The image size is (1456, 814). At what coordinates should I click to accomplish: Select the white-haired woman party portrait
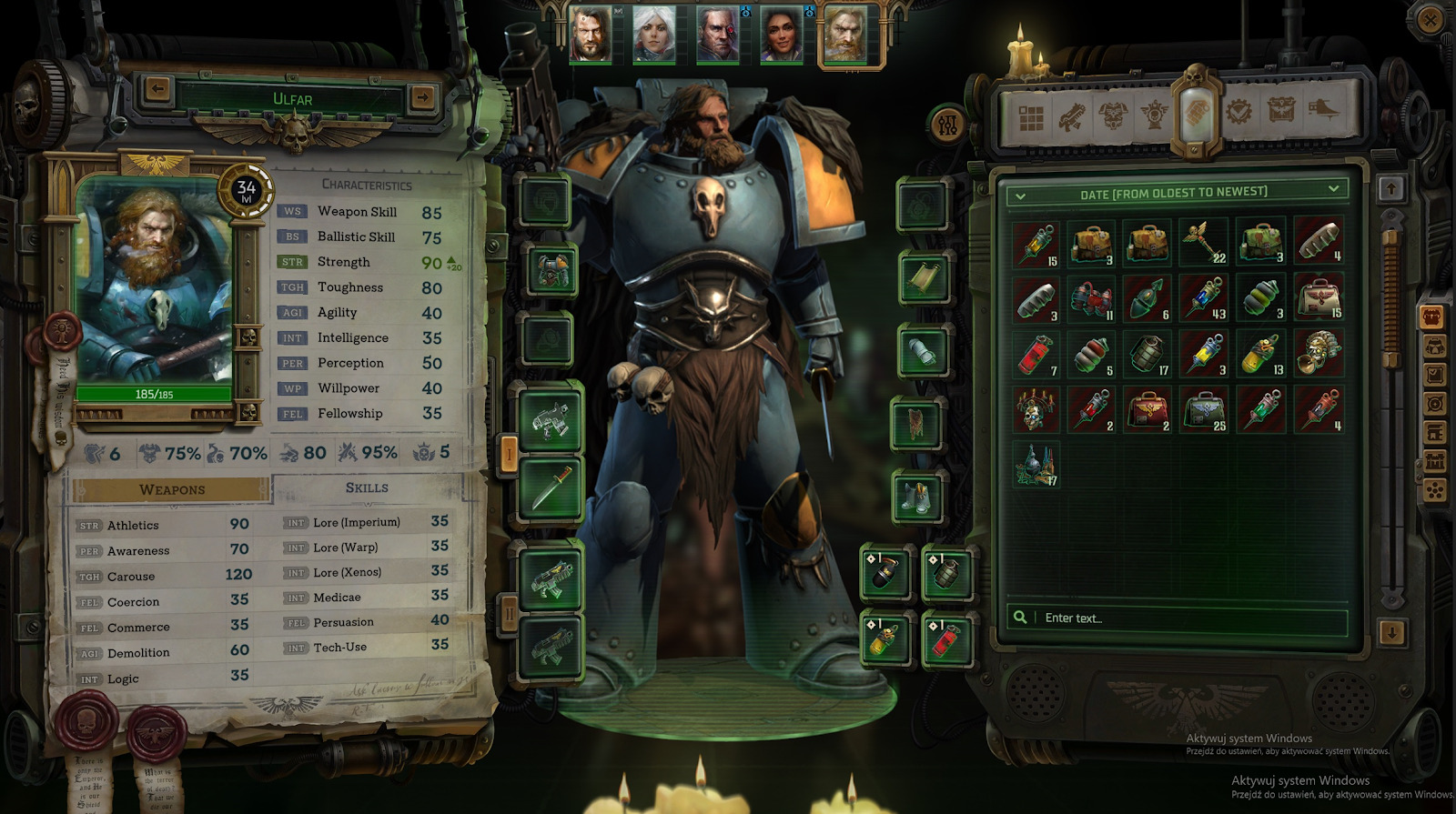(653, 35)
